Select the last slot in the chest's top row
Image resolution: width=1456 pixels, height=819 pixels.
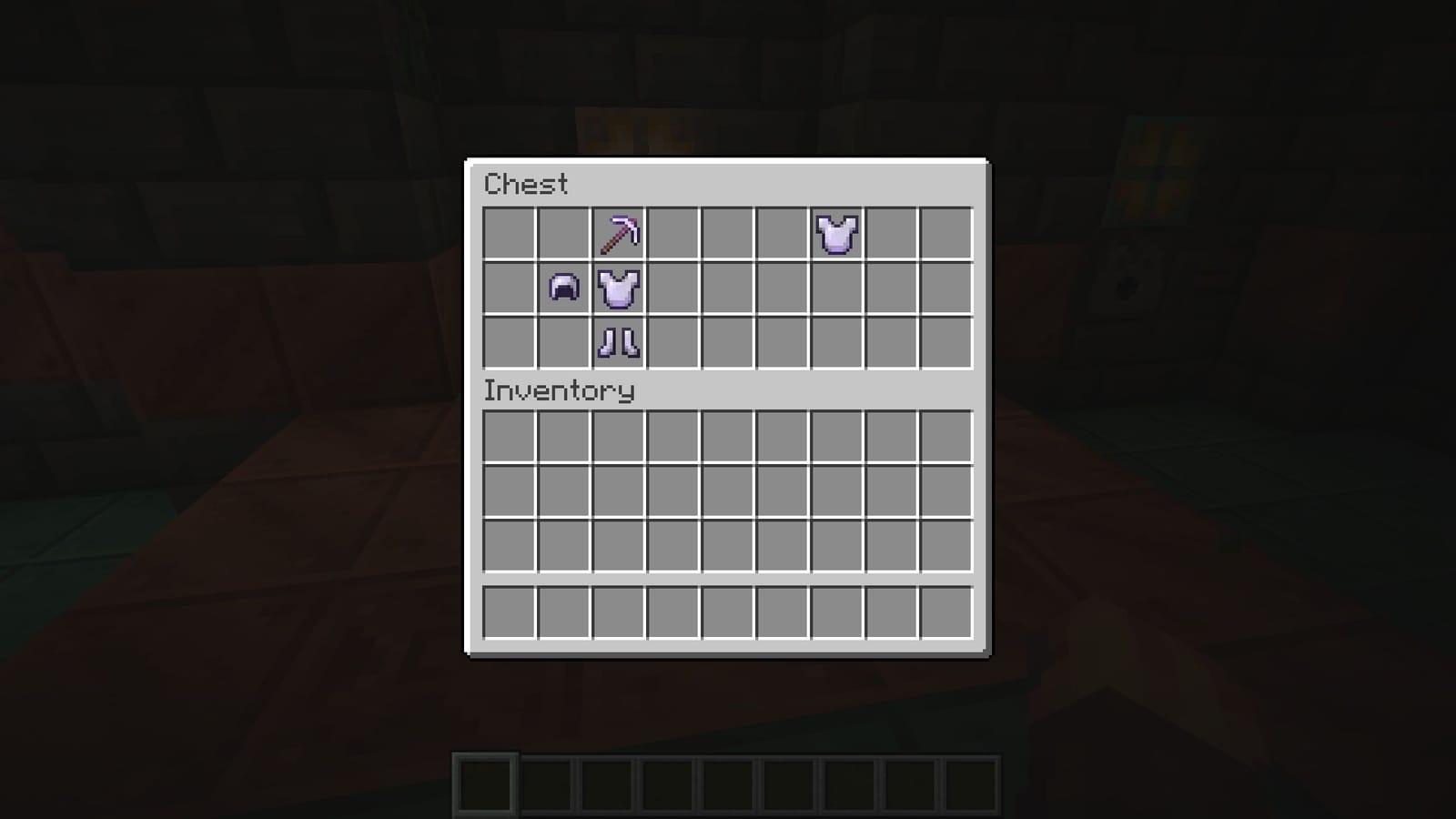click(946, 235)
